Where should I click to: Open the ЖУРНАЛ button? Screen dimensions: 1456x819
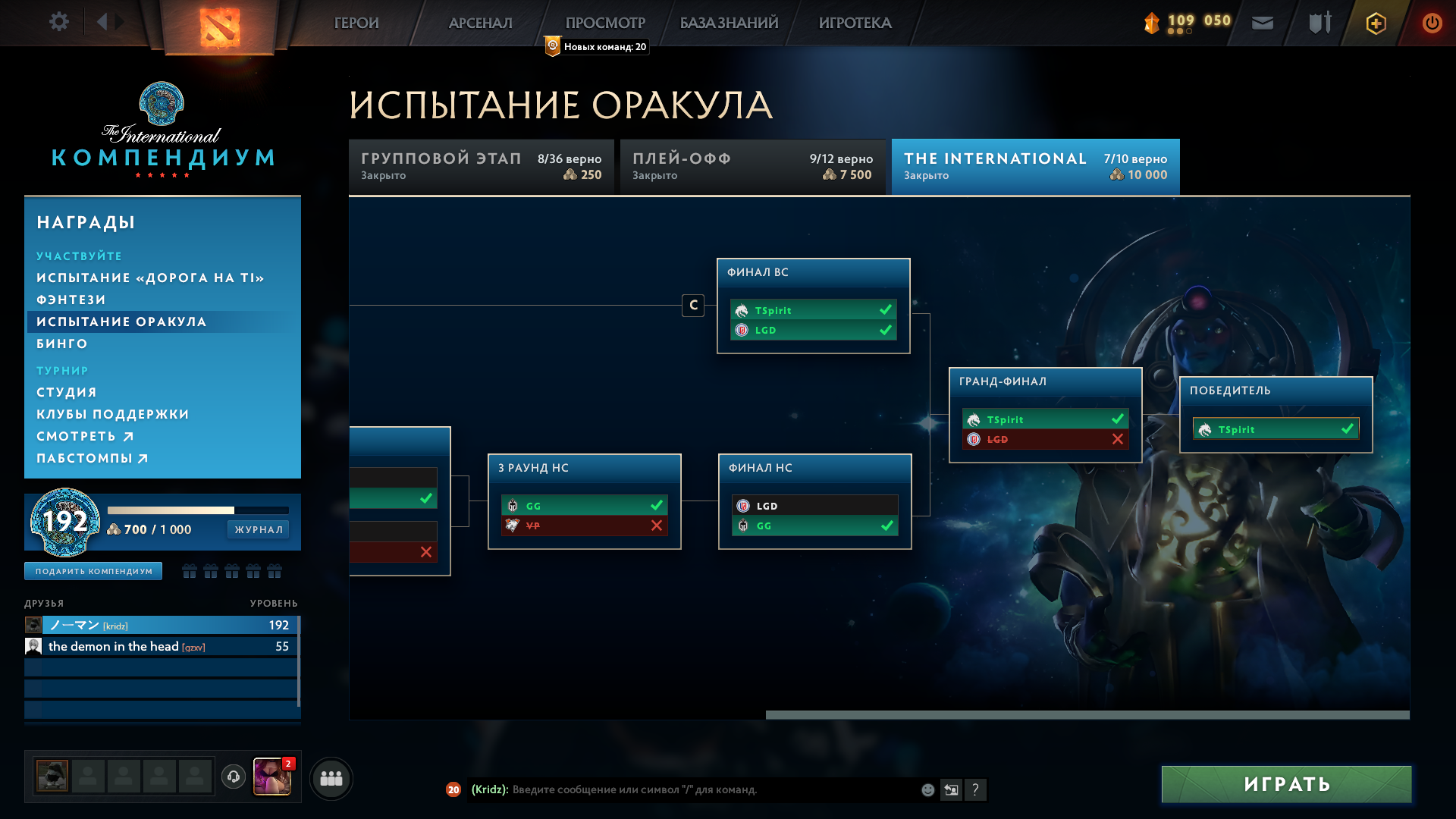[258, 529]
